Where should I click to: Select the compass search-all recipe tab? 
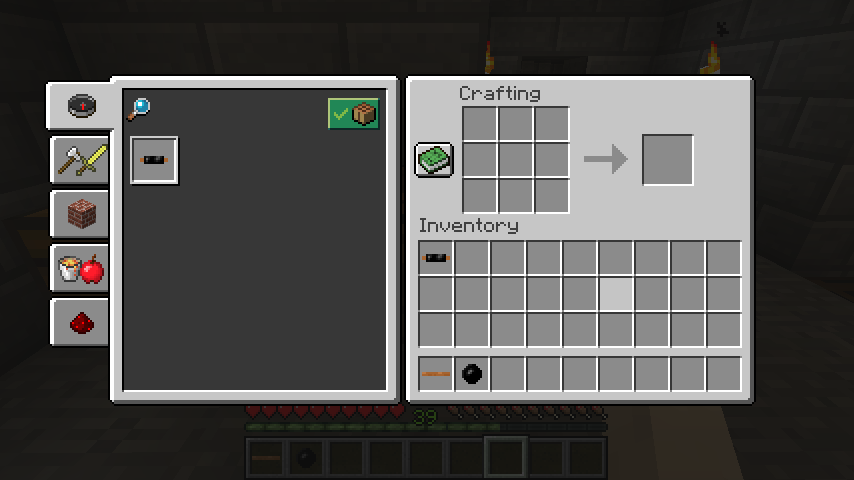[81, 105]
